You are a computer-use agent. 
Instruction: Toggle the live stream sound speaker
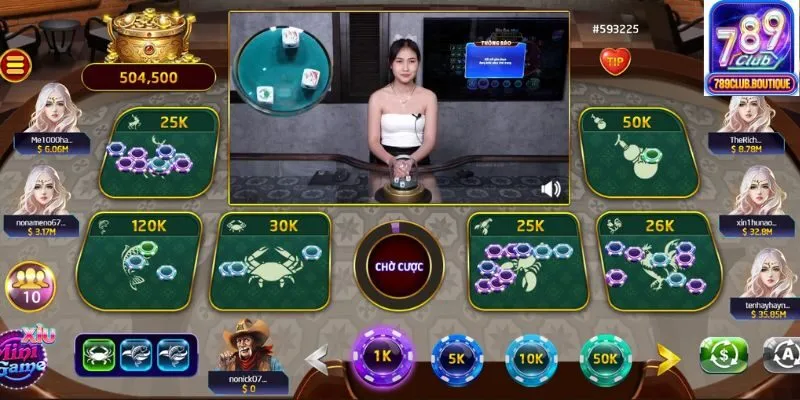coord(550,187)
